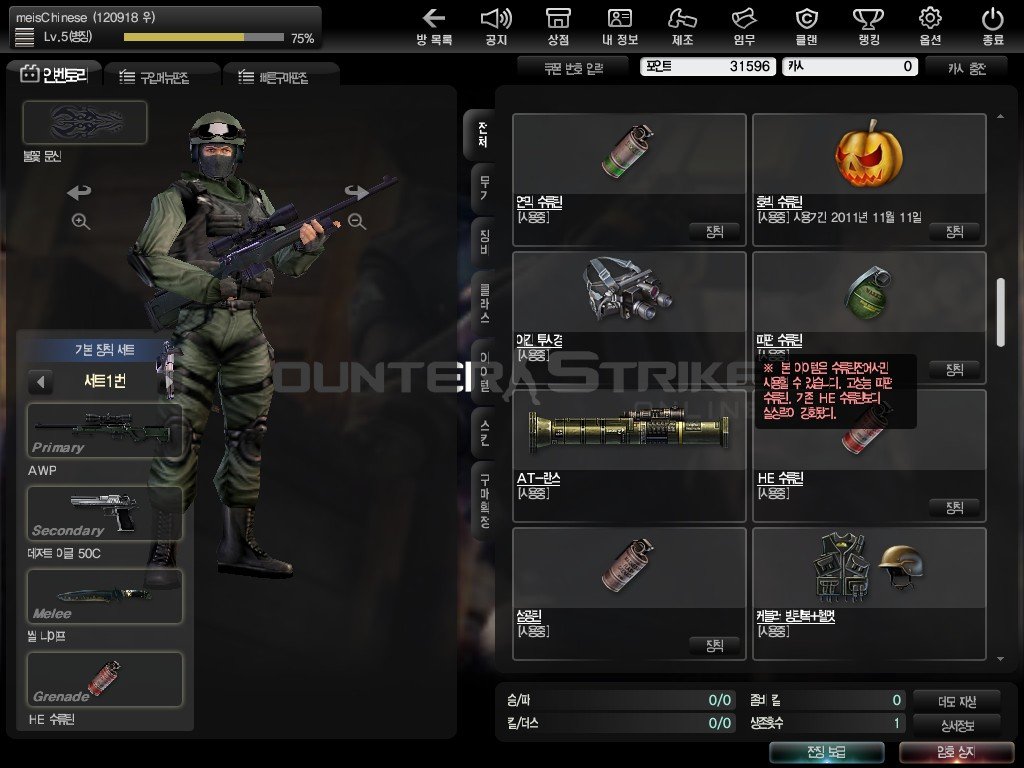Select the Primary AWP loadout slot
Screen dimensions: 1024x768
pos(105,431)
